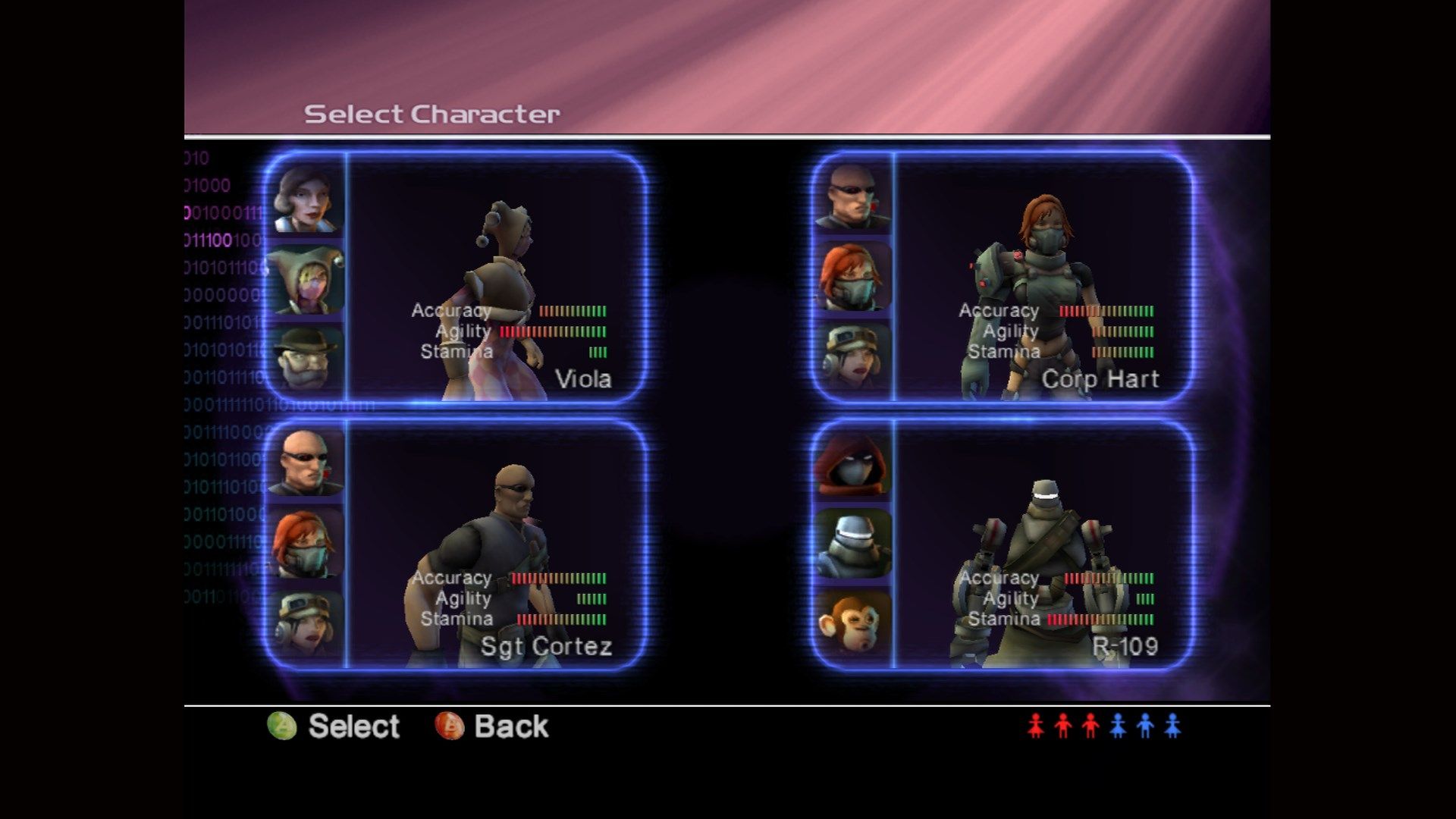Choose the armored robot portrait in R-109's panel
The height and width of the screenshot is (819, 1456).
(853, 542)
